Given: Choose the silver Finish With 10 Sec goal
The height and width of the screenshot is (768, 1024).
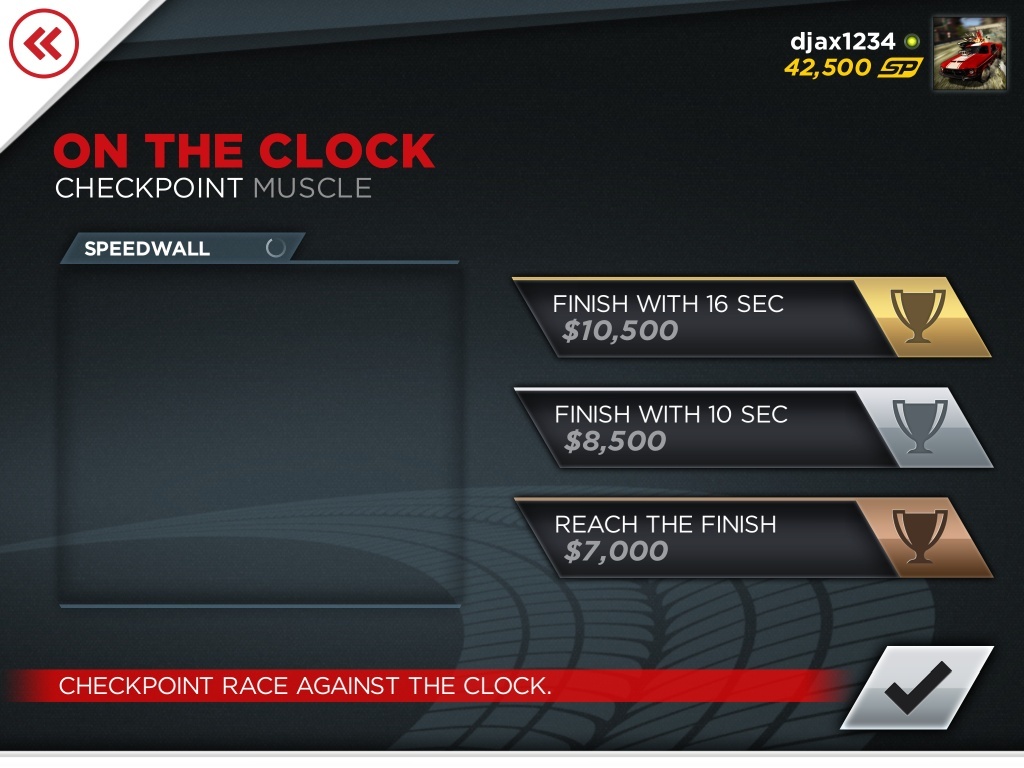Looking at the screenshot, I should pyautogui.click(x=750, y=428).
